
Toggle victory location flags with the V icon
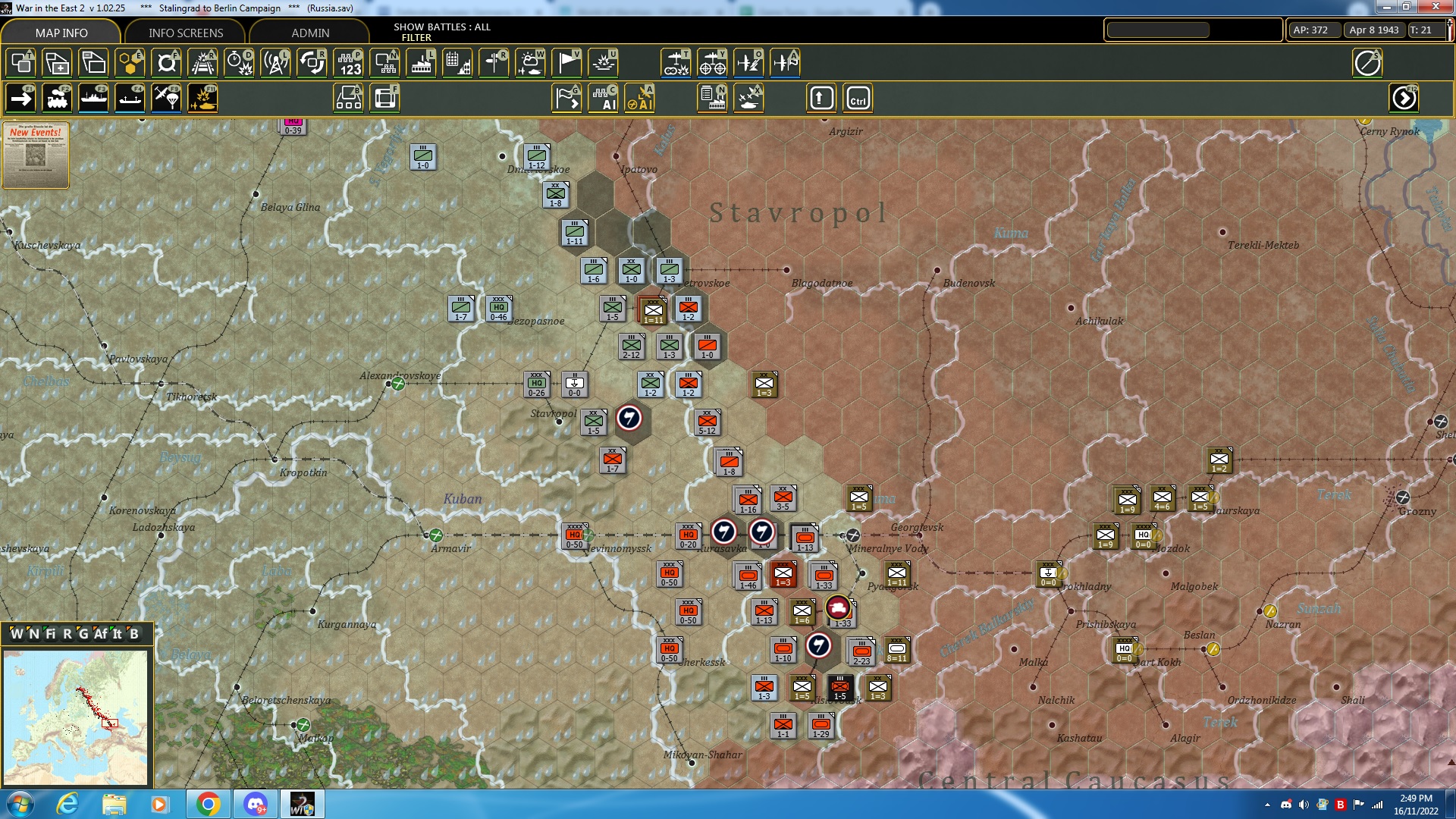pos(566,63)
